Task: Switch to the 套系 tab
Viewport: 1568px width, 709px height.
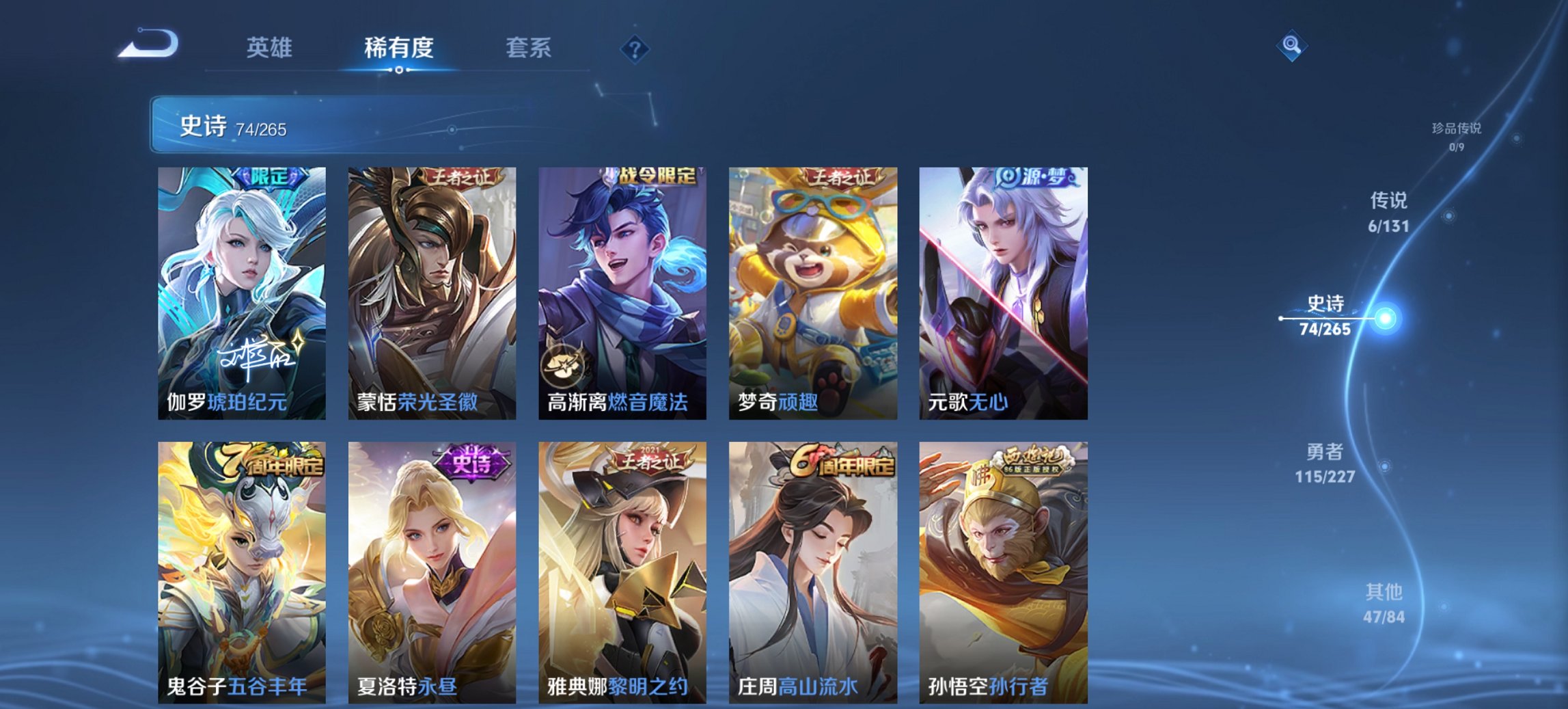Action: coord(529,48)
